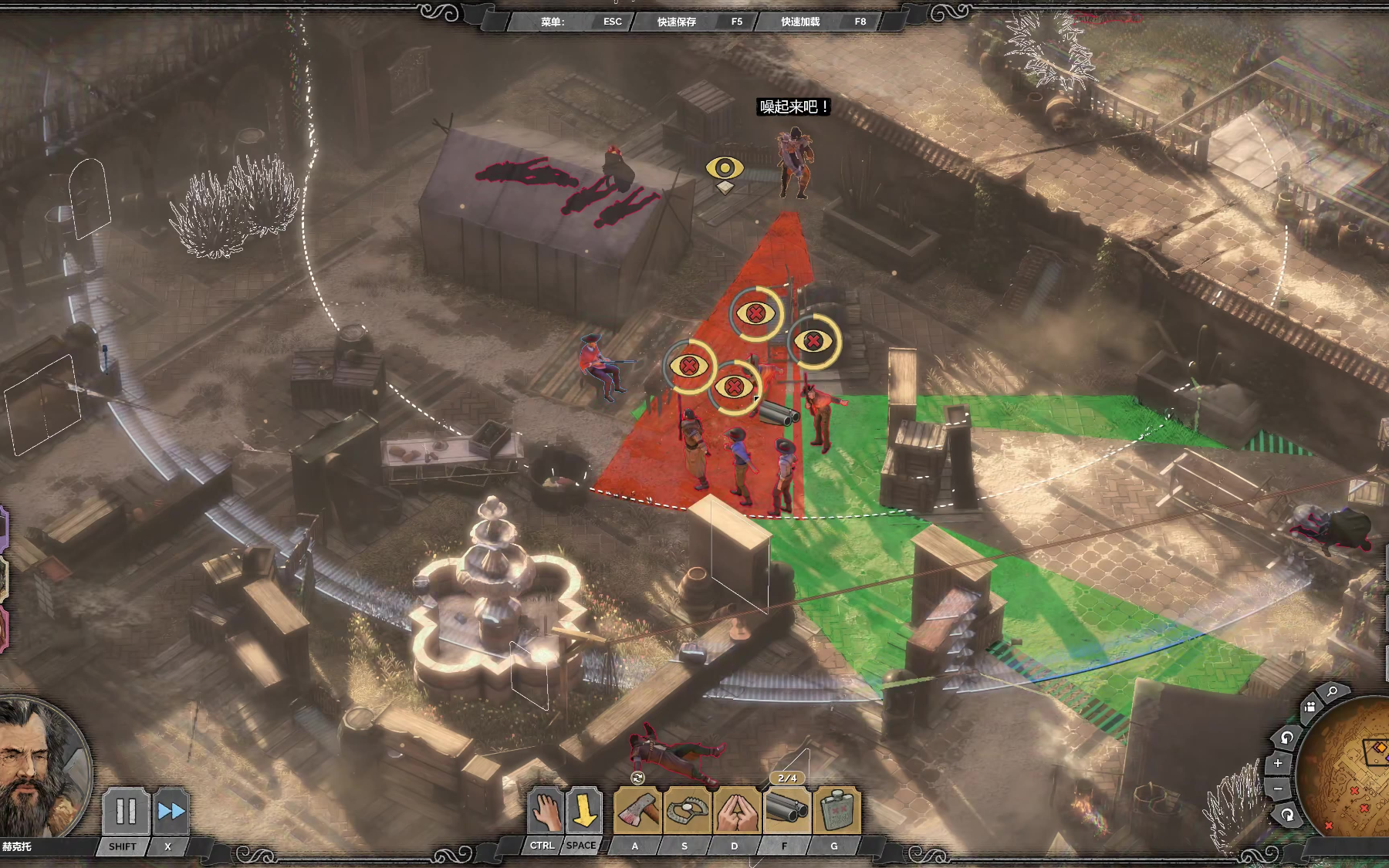Screen dimensions: 1389x868
Task: Activate the bloody axe ability
Action: point(637,812)
